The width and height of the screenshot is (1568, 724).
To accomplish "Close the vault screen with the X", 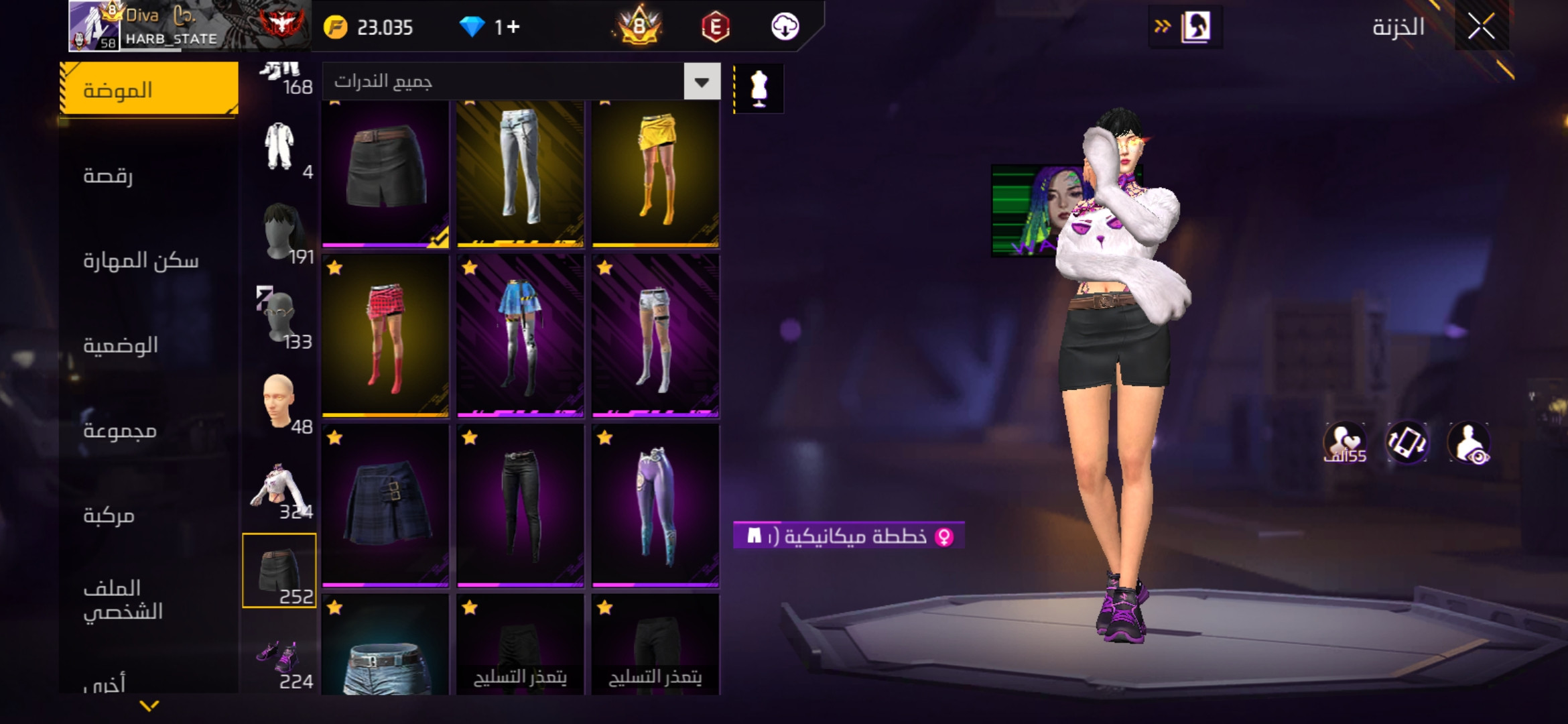I will (1481, 27).
